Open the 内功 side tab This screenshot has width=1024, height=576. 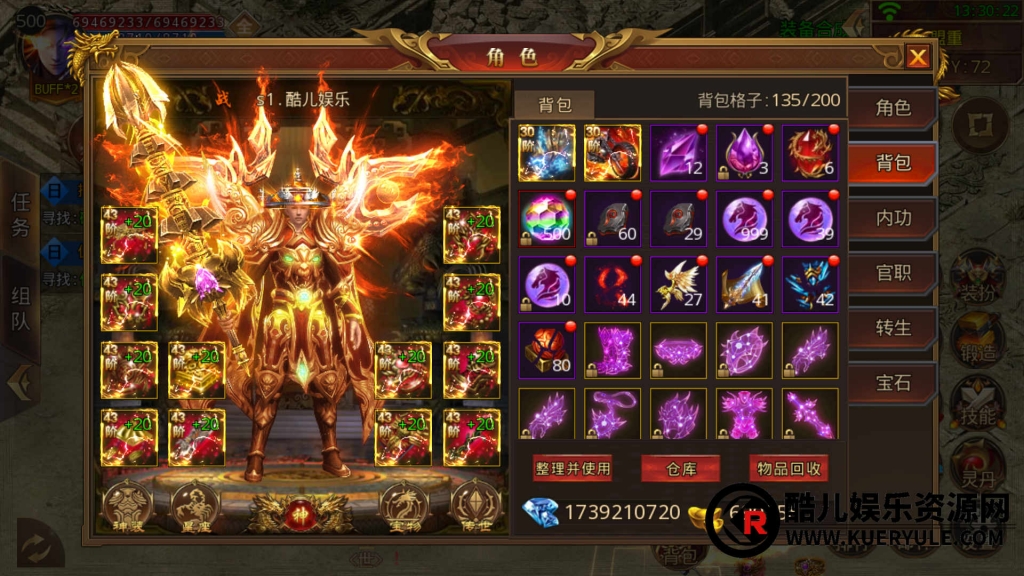click(x=893, y=218)
